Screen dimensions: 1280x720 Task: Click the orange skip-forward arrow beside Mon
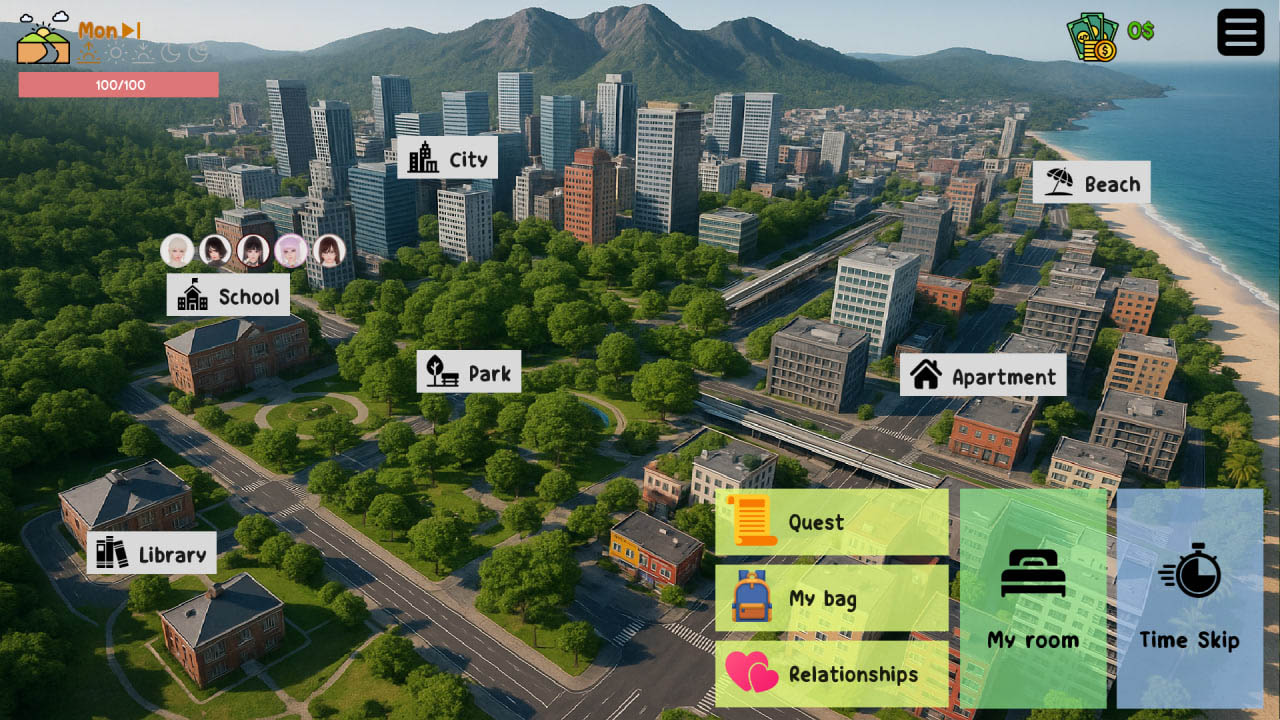pos(131,31)
